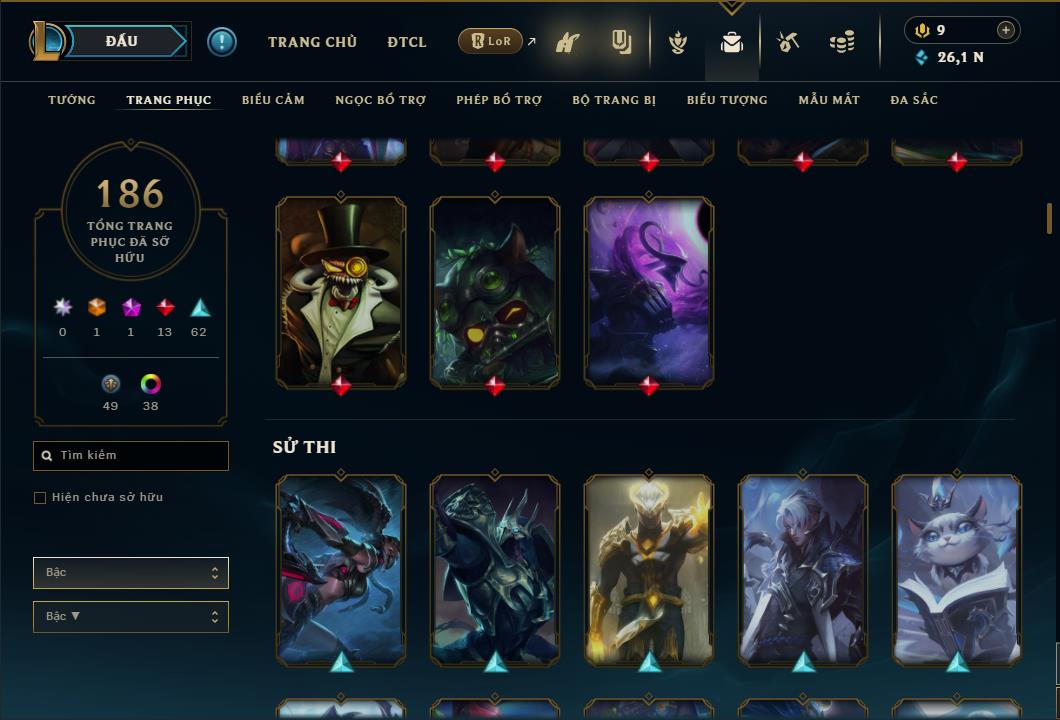Go to the ĐTCL section
The height and width of the screenshot is (720, 1060).
pyautogui.click(x=407, y=42)
